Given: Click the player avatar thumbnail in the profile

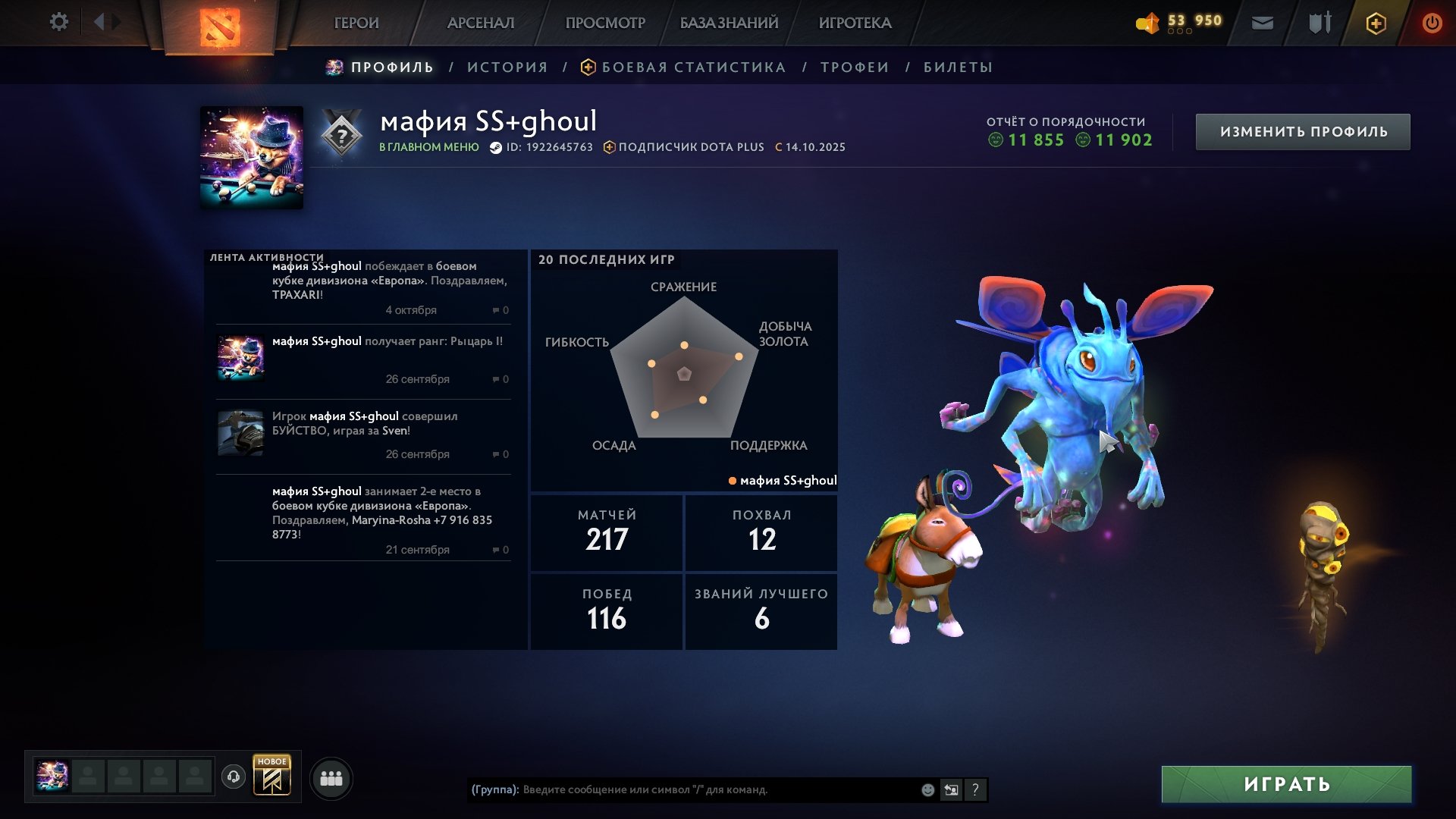Looking at the screenshot, I should coord(250,155).
